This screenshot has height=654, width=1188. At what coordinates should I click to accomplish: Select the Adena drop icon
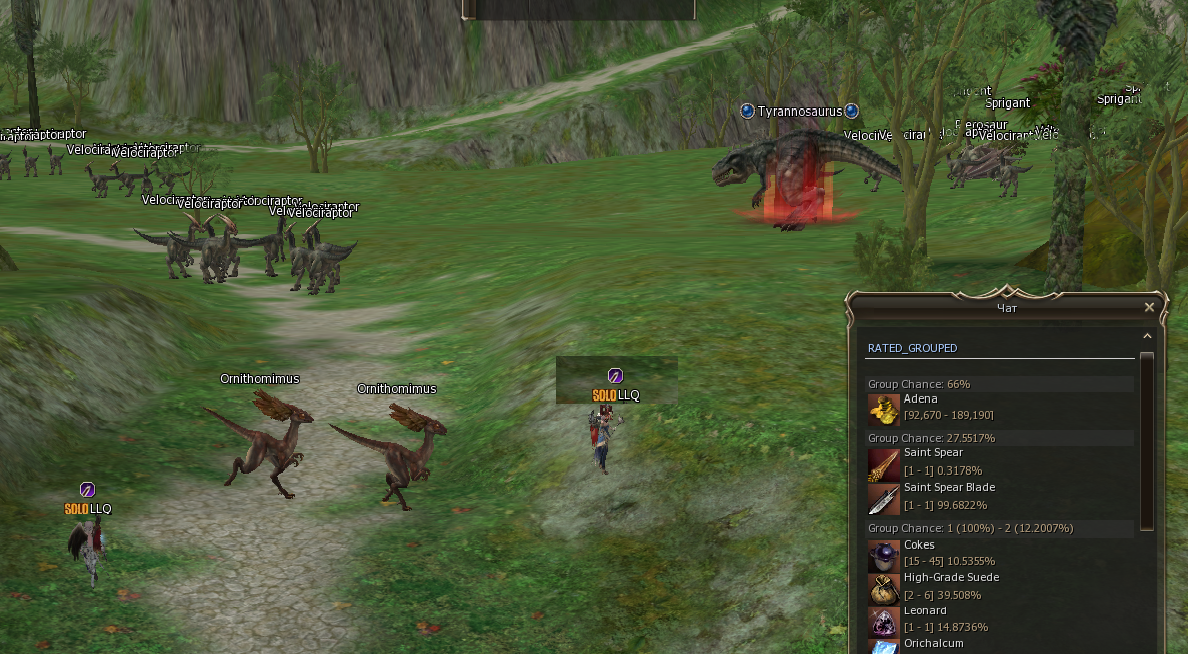tap(883, 409)
